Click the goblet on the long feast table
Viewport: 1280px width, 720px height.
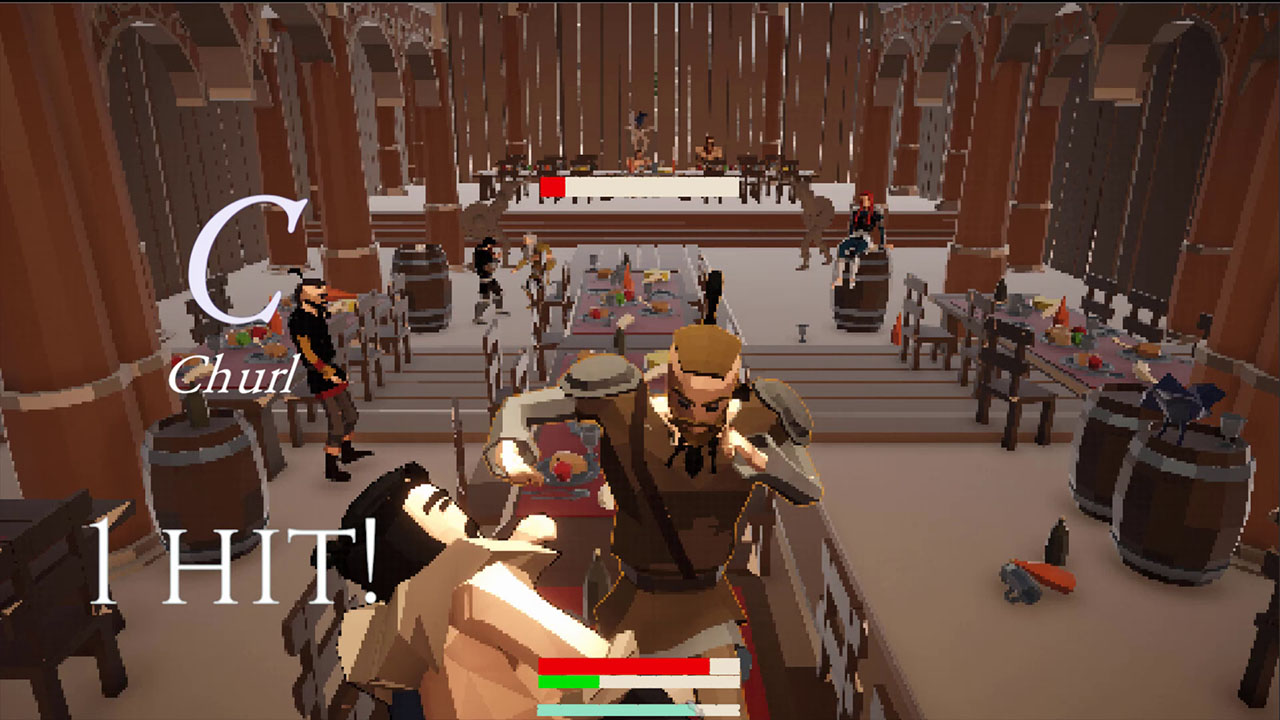[801, 333]
